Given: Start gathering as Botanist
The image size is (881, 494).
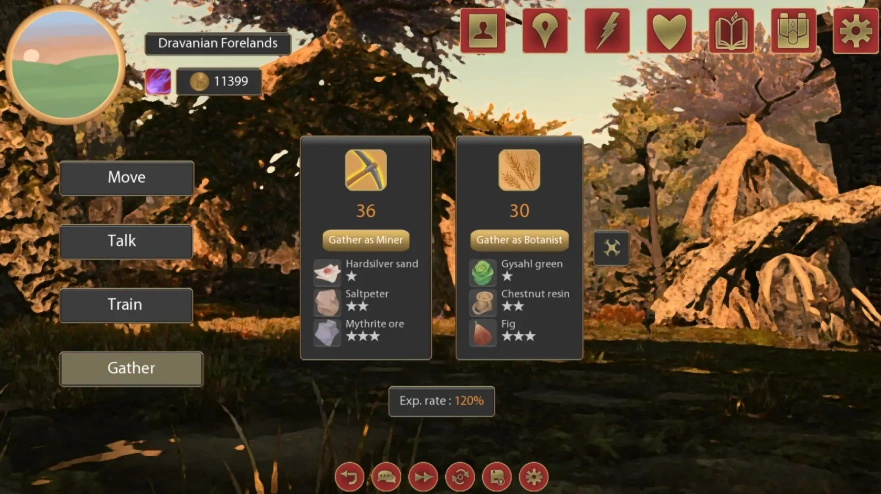Looking at the screenshot, I should tap(519, 240).
